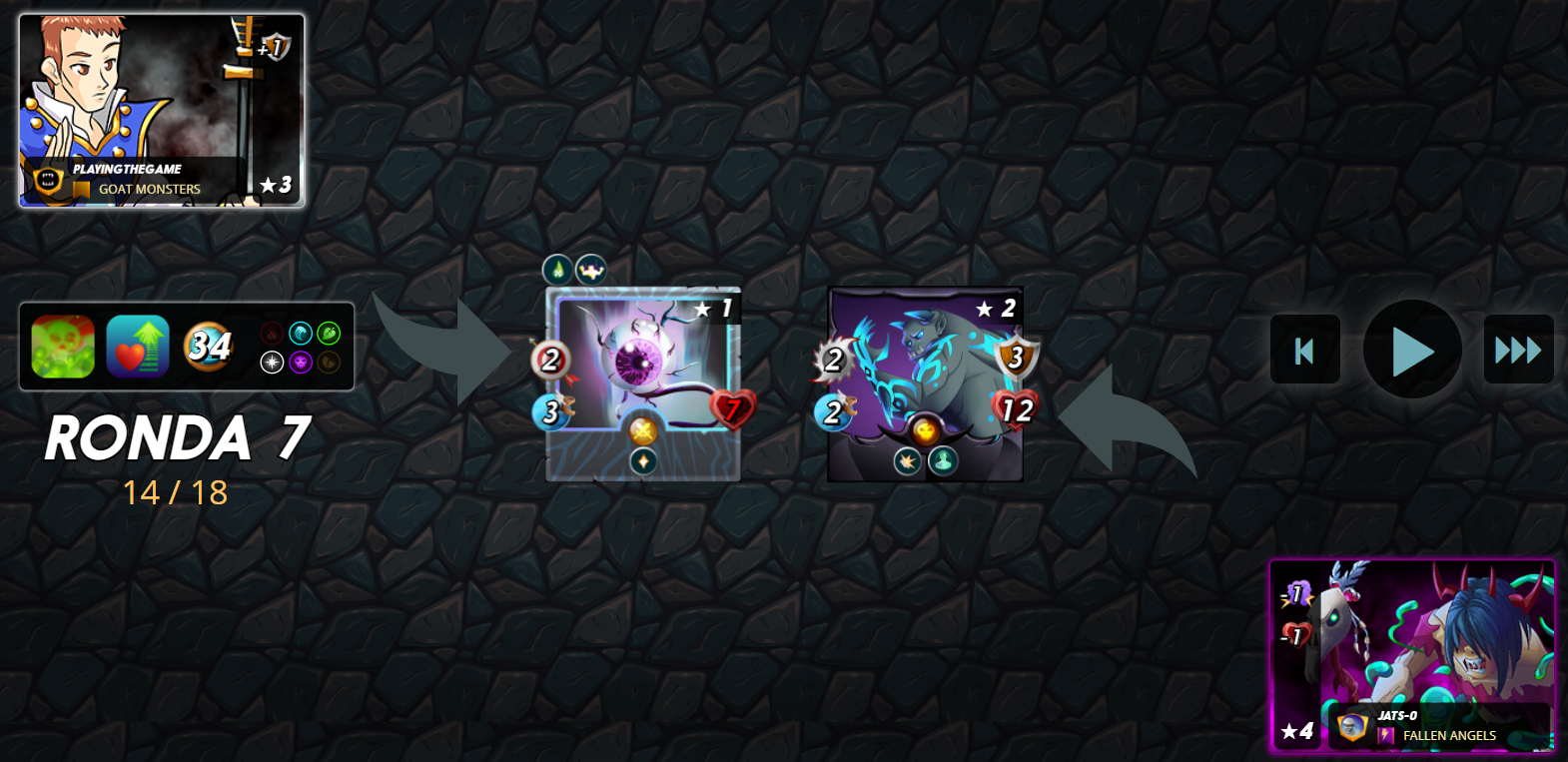The width and height of the screenshot is (1568, 762).
Task: Click the Water splinter icon
Action: tap(301, 334)
